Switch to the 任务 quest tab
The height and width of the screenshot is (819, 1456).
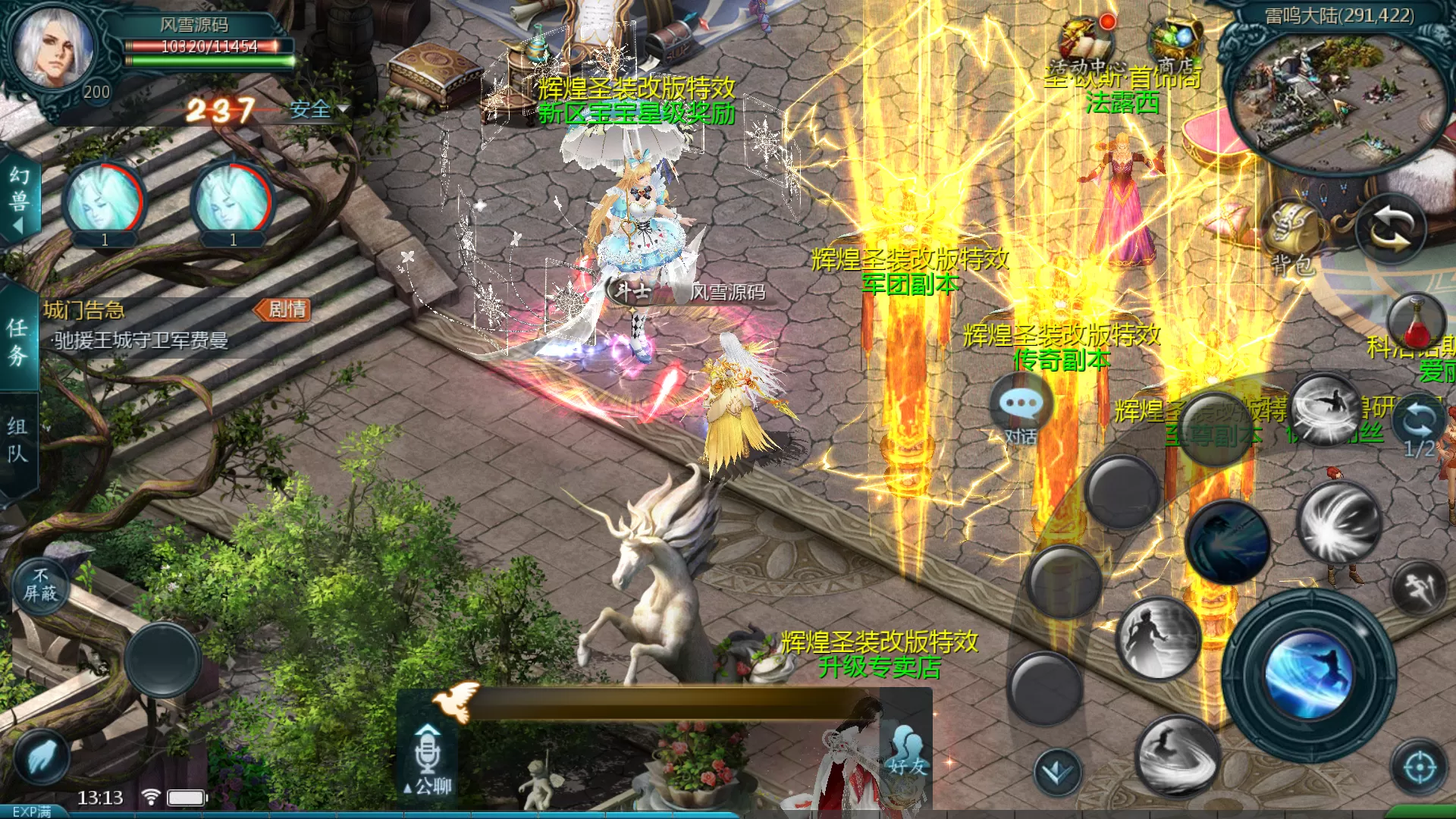click(17, 341)
